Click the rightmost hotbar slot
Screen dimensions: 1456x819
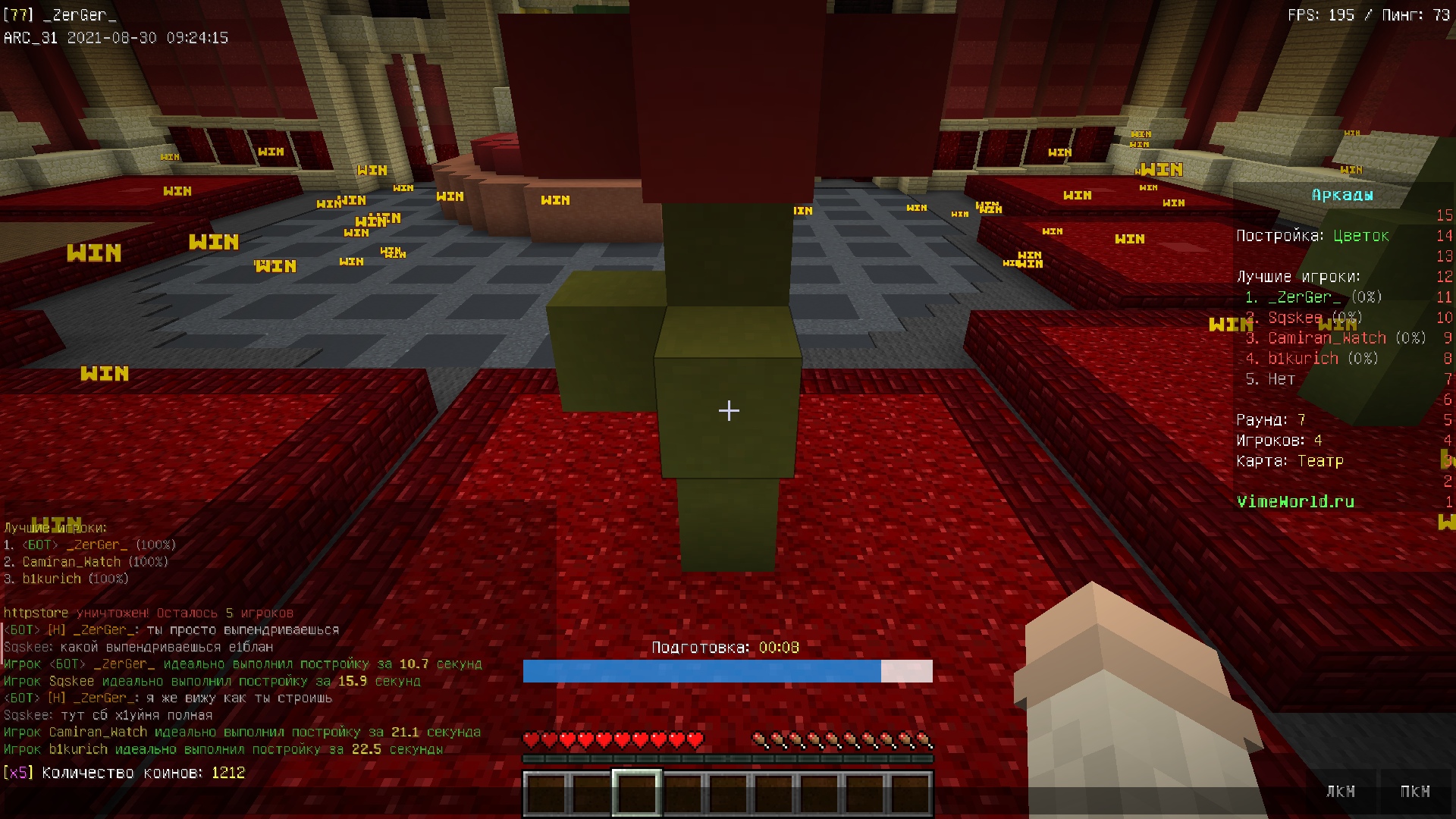click(914, 791)
